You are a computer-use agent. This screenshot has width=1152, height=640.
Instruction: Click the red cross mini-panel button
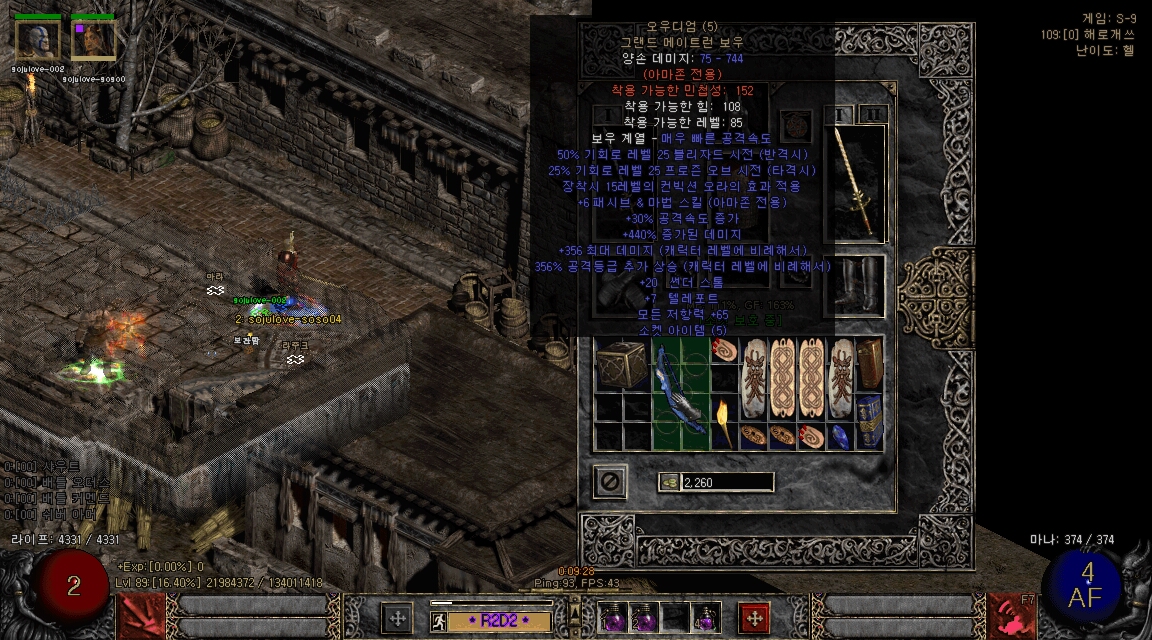(x=754, y=618)
